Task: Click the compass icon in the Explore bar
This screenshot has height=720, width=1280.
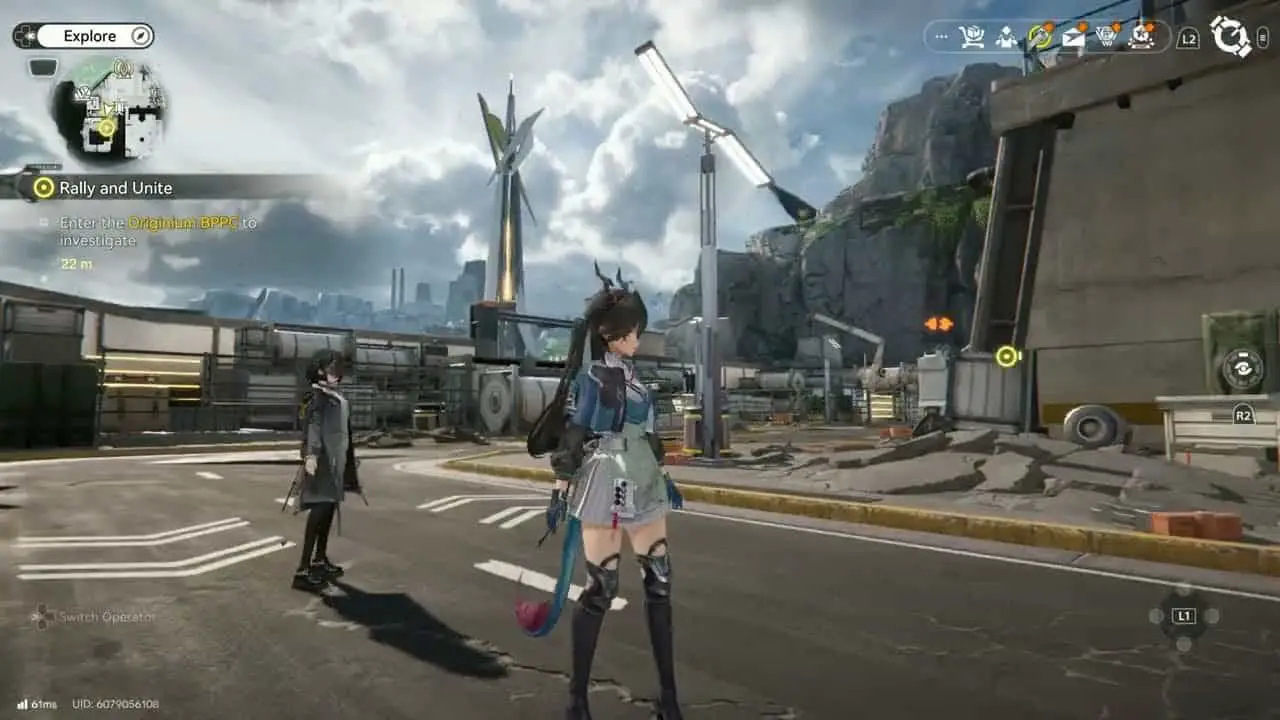Action: click(x=141, y=36)
